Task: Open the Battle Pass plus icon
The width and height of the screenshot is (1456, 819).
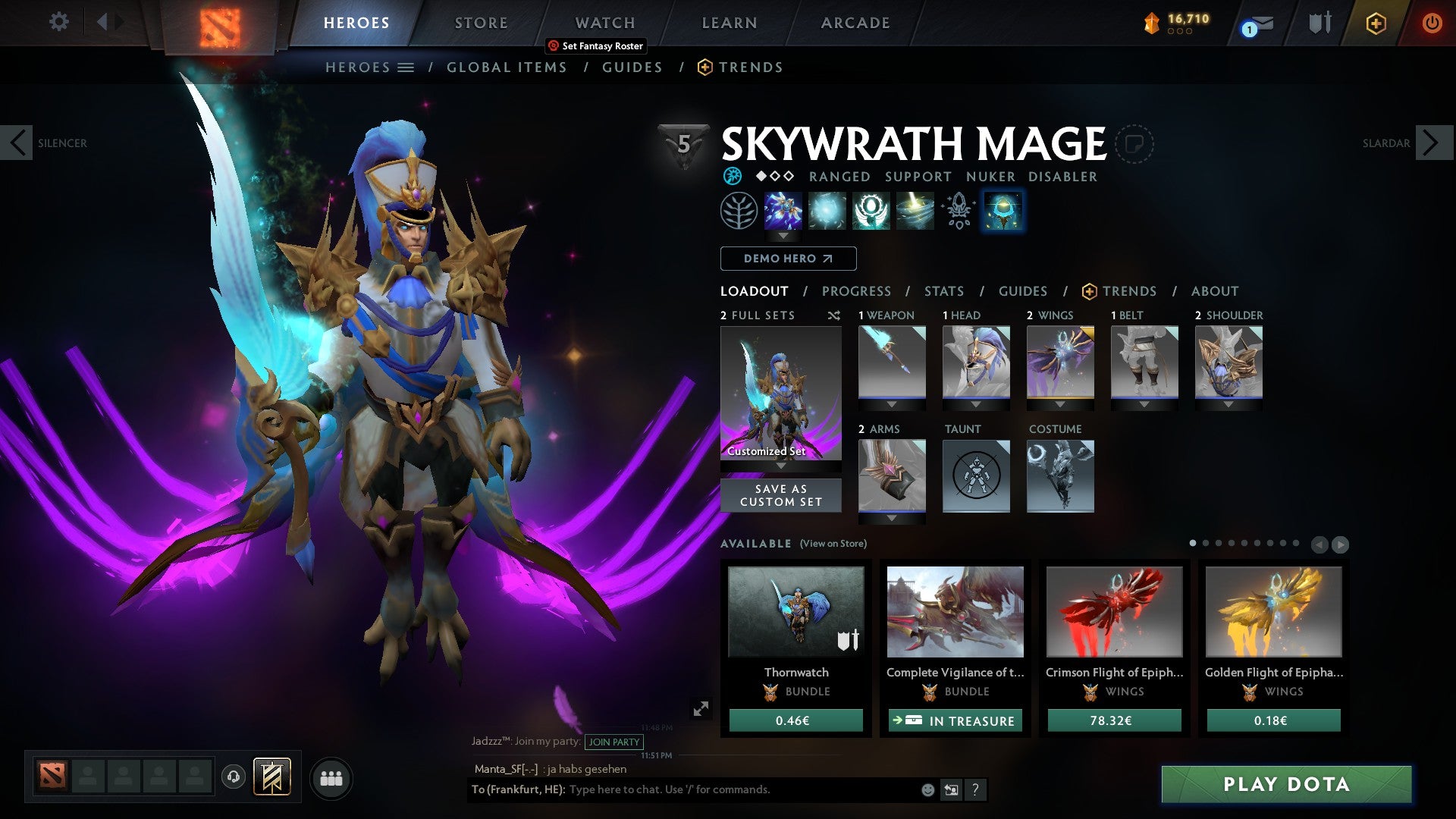Action: pos(1376,24)
